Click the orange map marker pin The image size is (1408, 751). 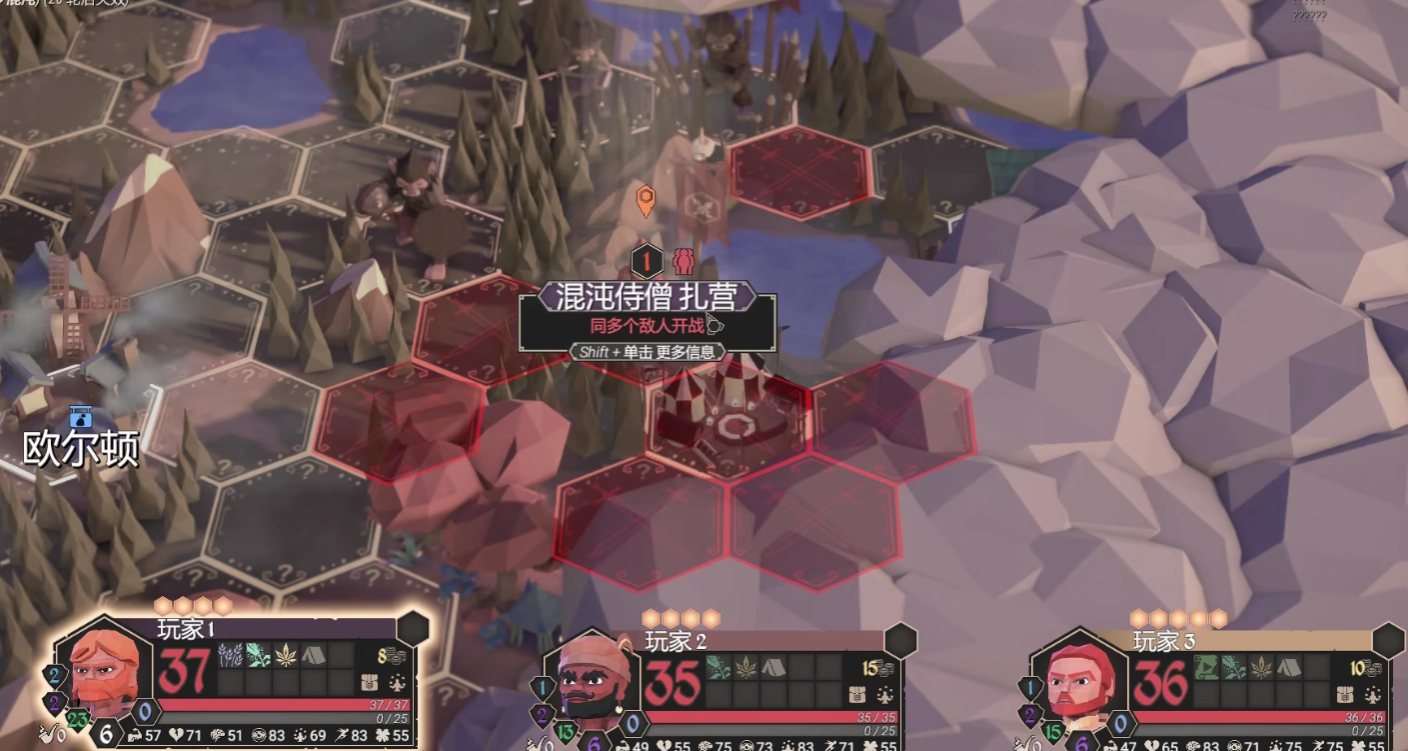(646, 198)
